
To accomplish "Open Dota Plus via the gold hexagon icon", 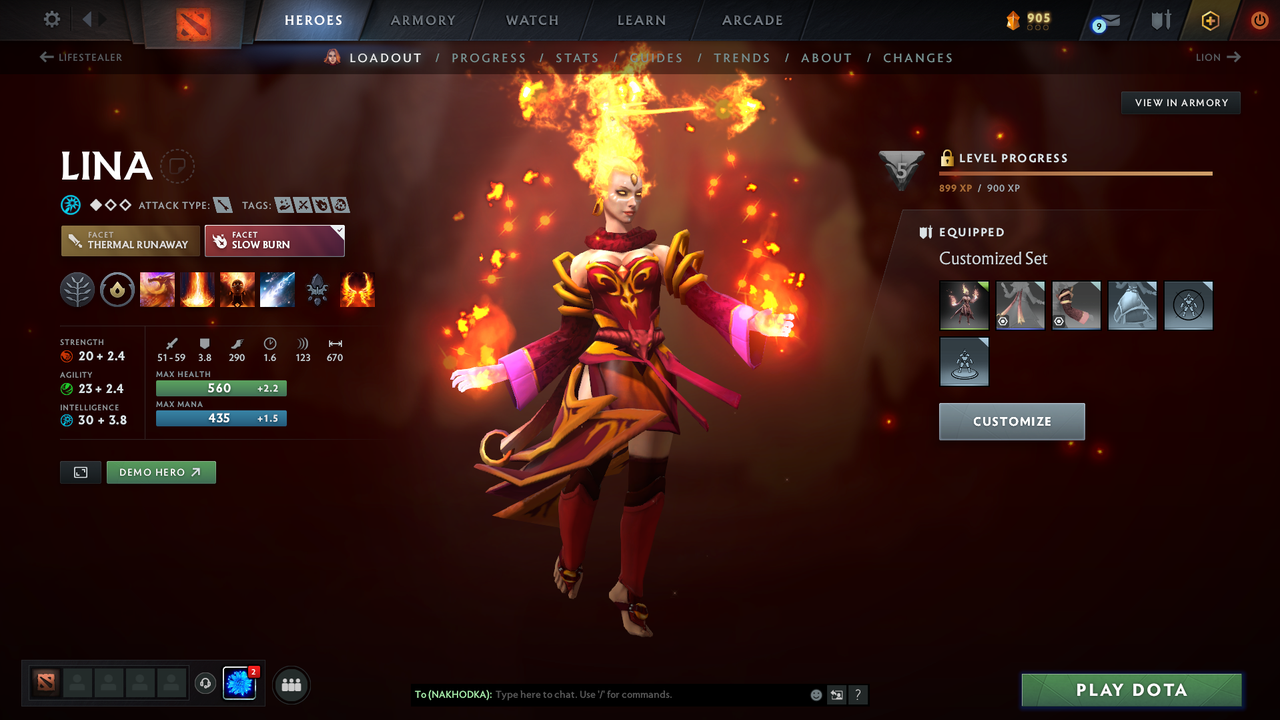I will [1210, 20].
